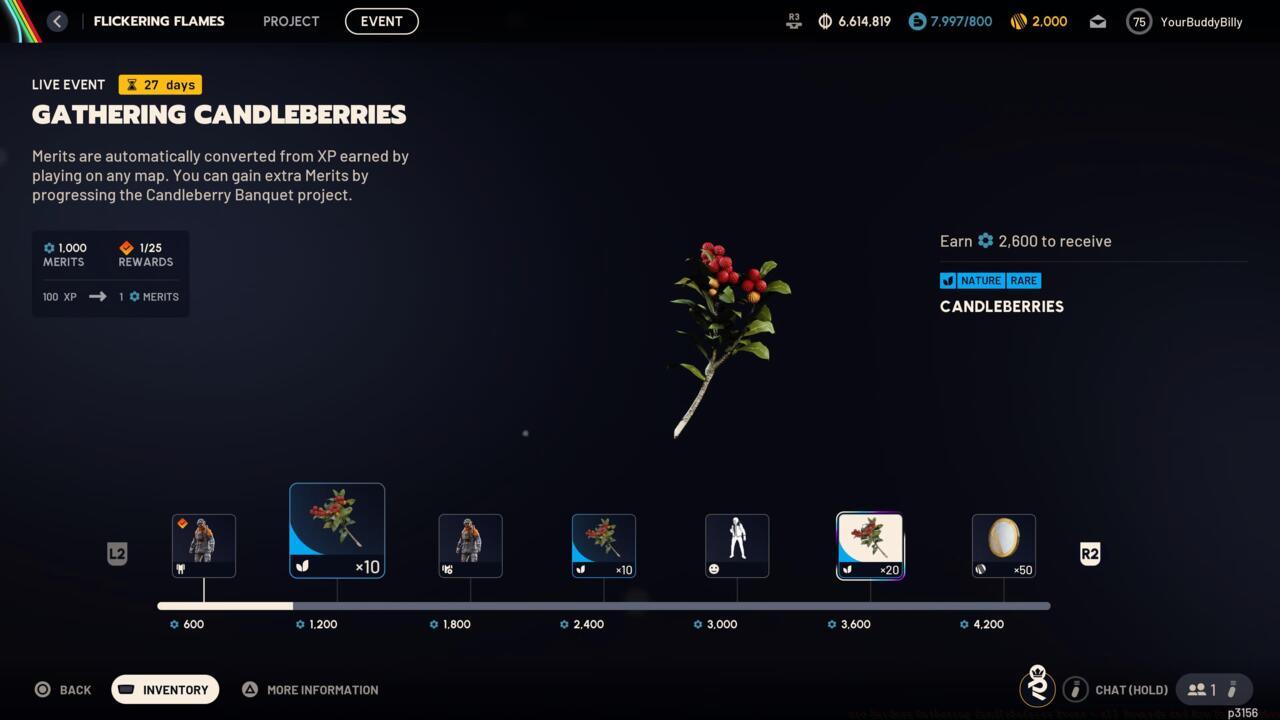The image size is (1280, 720).
Task: Select the highlighted x20 Candleberries reward
Action: [x=870, y=545]
